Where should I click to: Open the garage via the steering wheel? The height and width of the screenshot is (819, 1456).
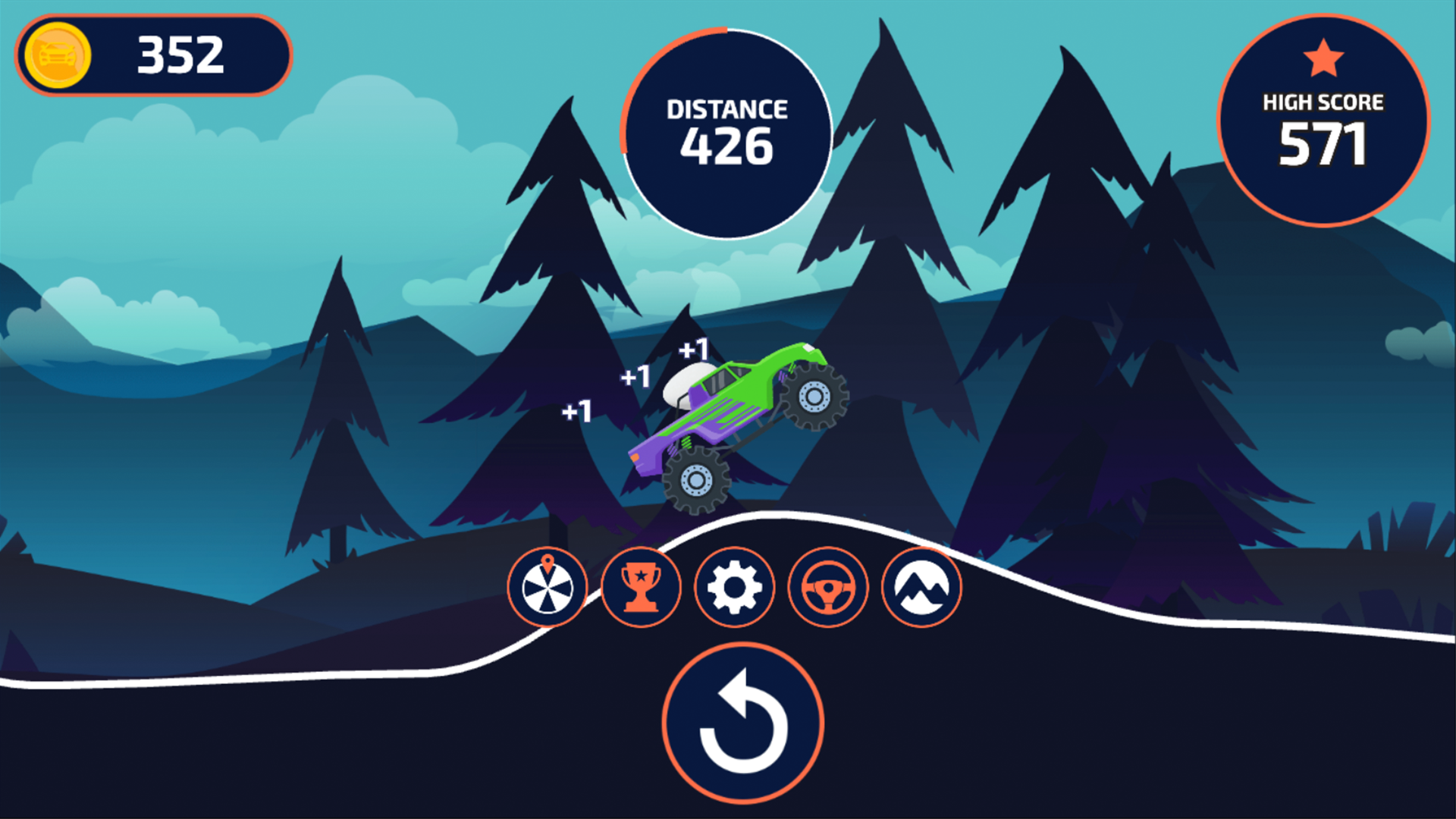pos(827,588)
